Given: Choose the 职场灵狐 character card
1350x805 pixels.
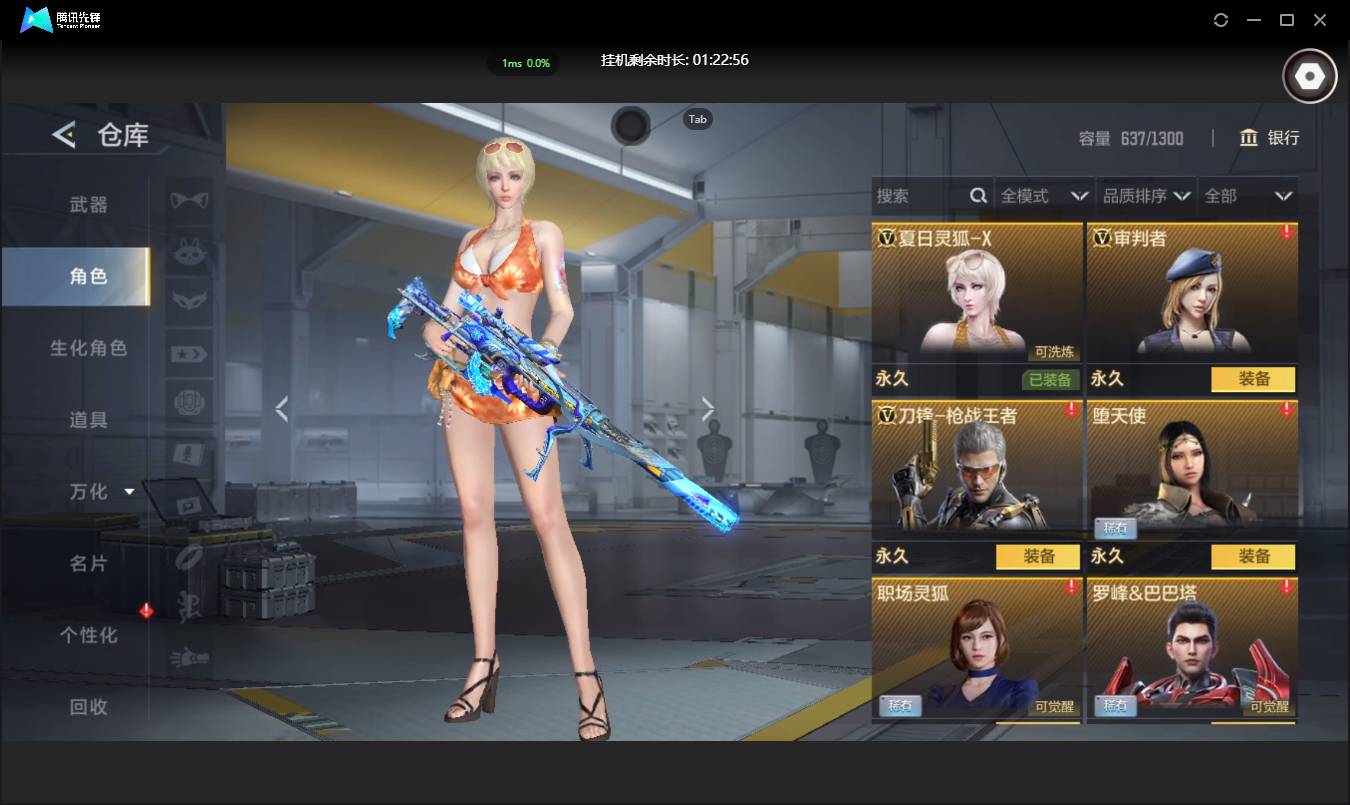Looking at the screenshot, I should pos(977,647).
